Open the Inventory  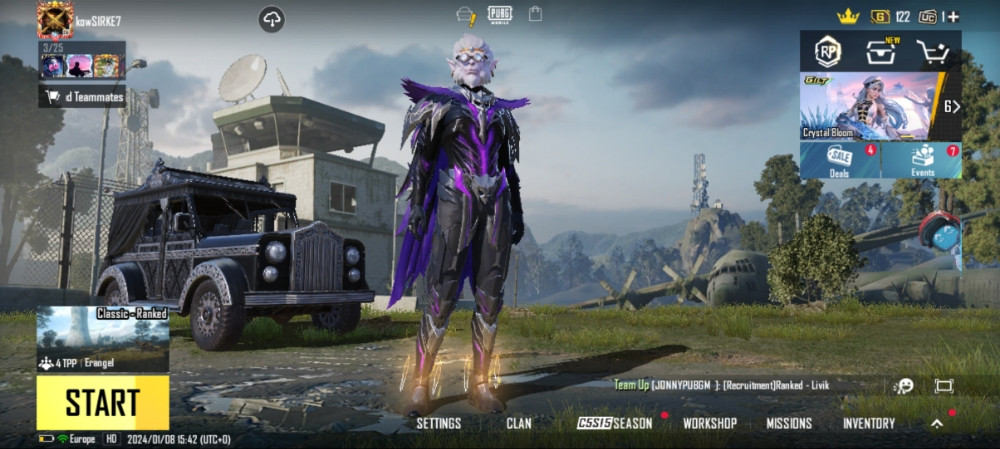tap(868, 423)
